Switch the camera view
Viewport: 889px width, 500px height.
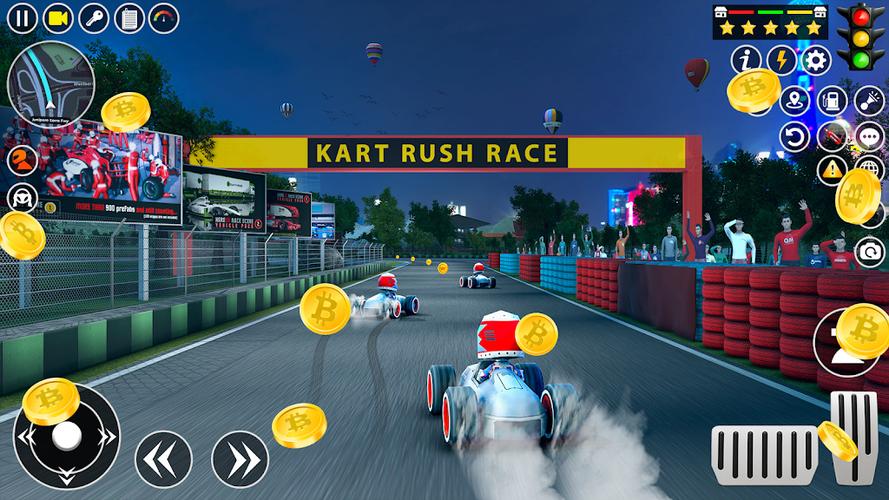click(58, 17)
